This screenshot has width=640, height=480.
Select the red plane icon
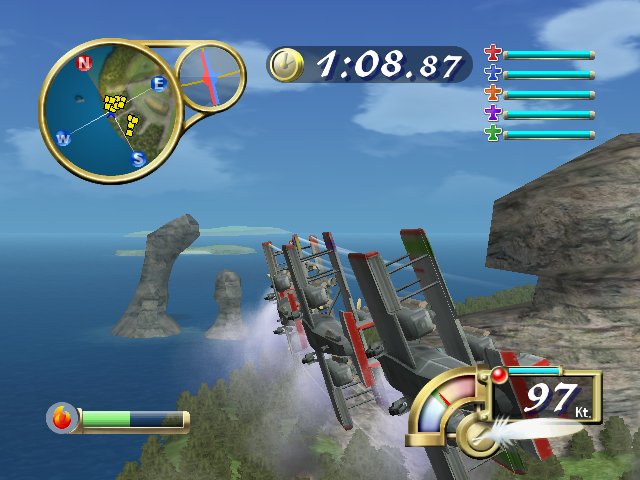coord(492,53)
